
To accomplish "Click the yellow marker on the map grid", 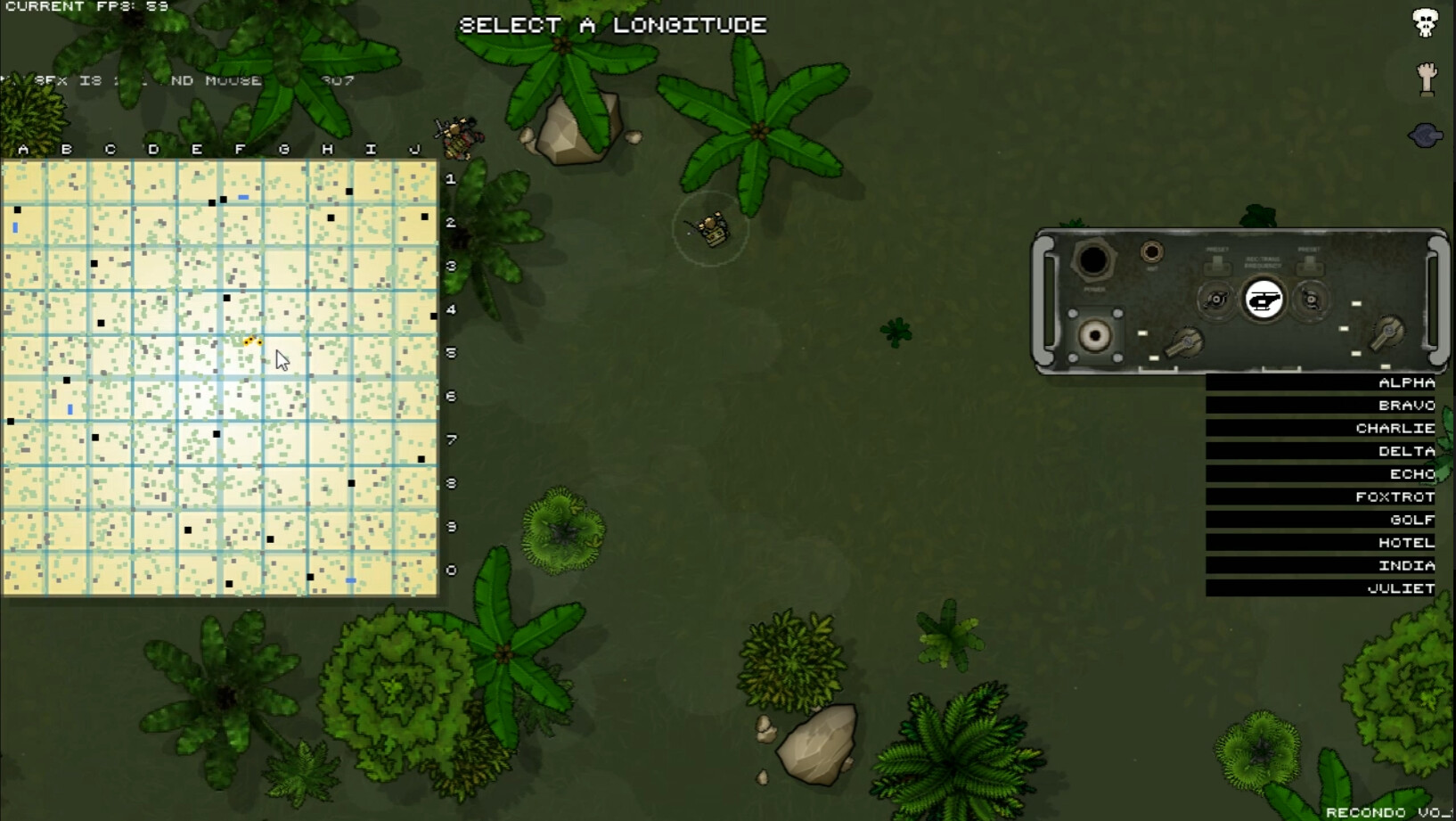I will (x=251, y=341).
